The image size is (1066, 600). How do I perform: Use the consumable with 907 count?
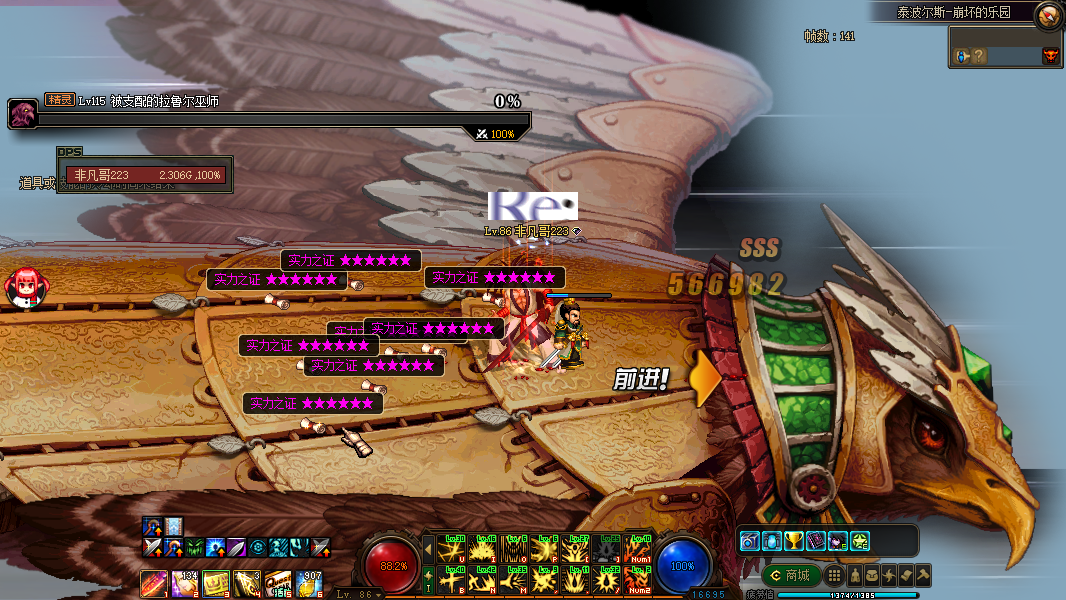pos(309,583)
